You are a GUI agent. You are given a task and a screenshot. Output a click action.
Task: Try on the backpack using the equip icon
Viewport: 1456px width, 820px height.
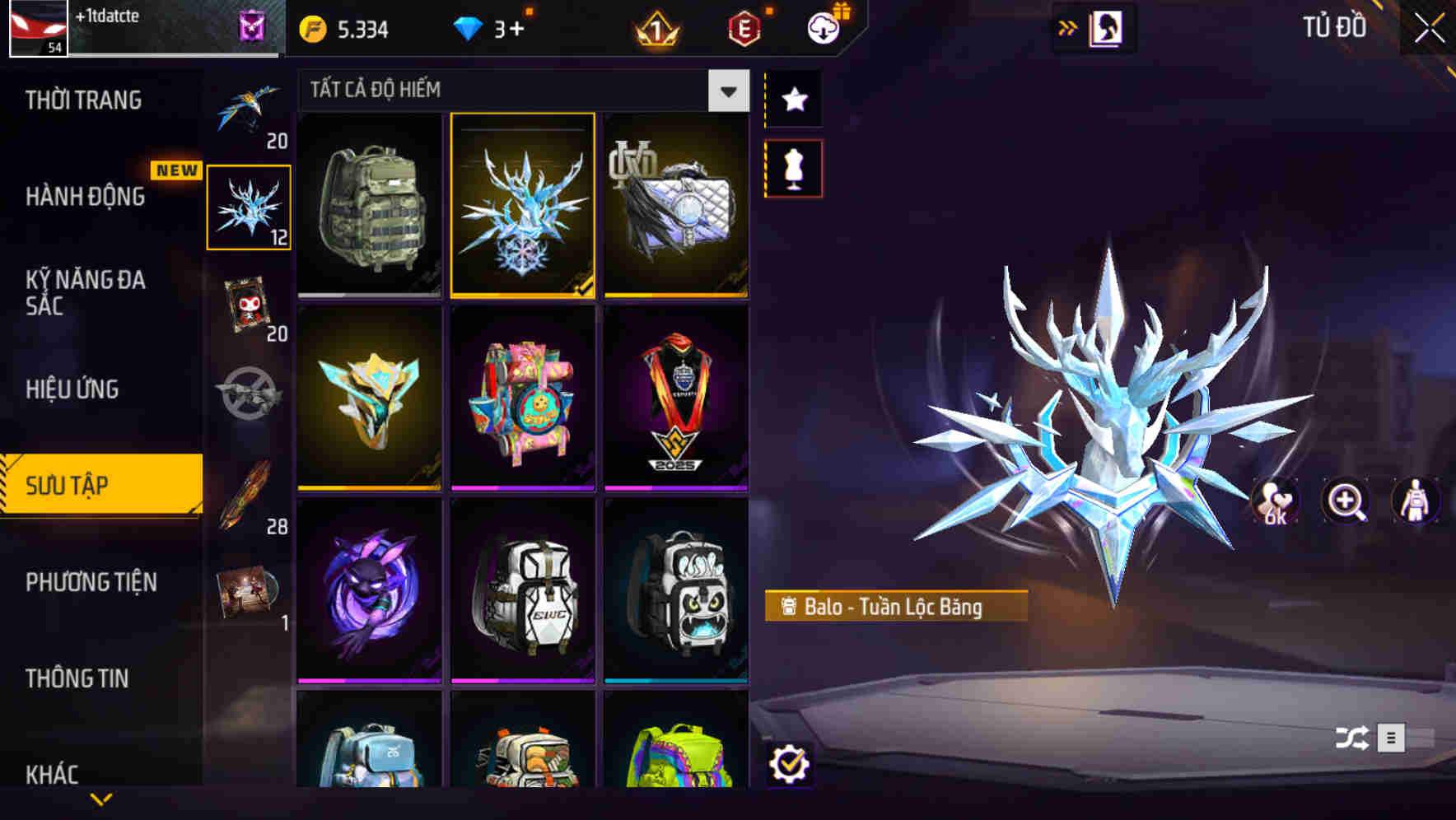pyautogui.click(x=1414, y=501)
